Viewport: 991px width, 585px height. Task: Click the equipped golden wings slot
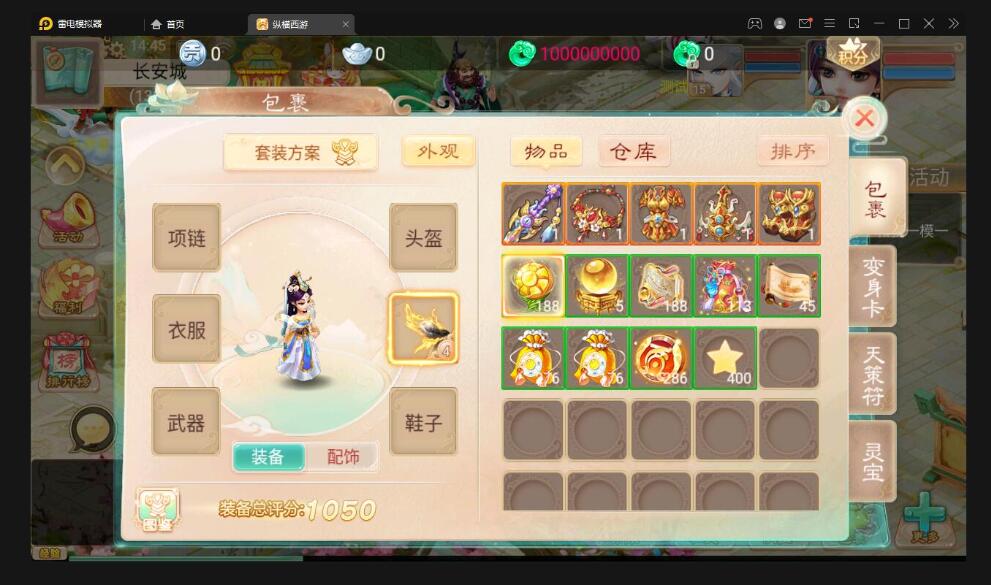tap(423, 328)
